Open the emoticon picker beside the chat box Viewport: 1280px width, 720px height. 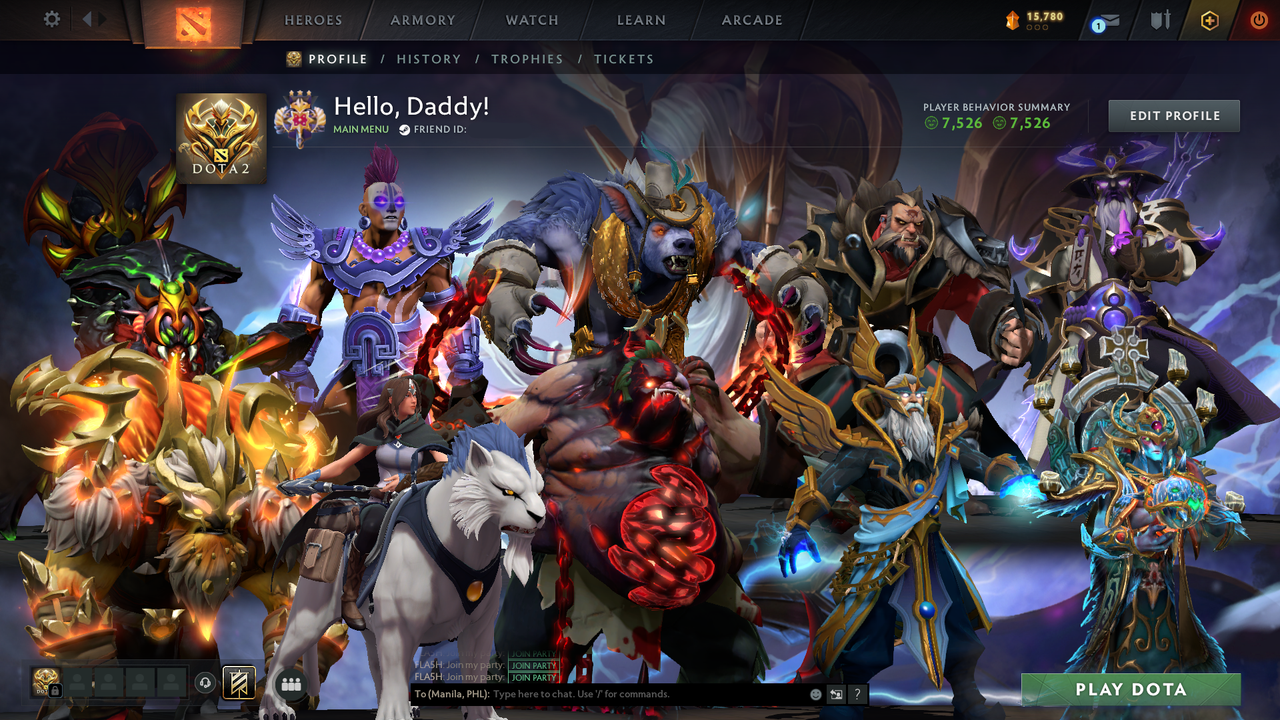coord(815,692)
